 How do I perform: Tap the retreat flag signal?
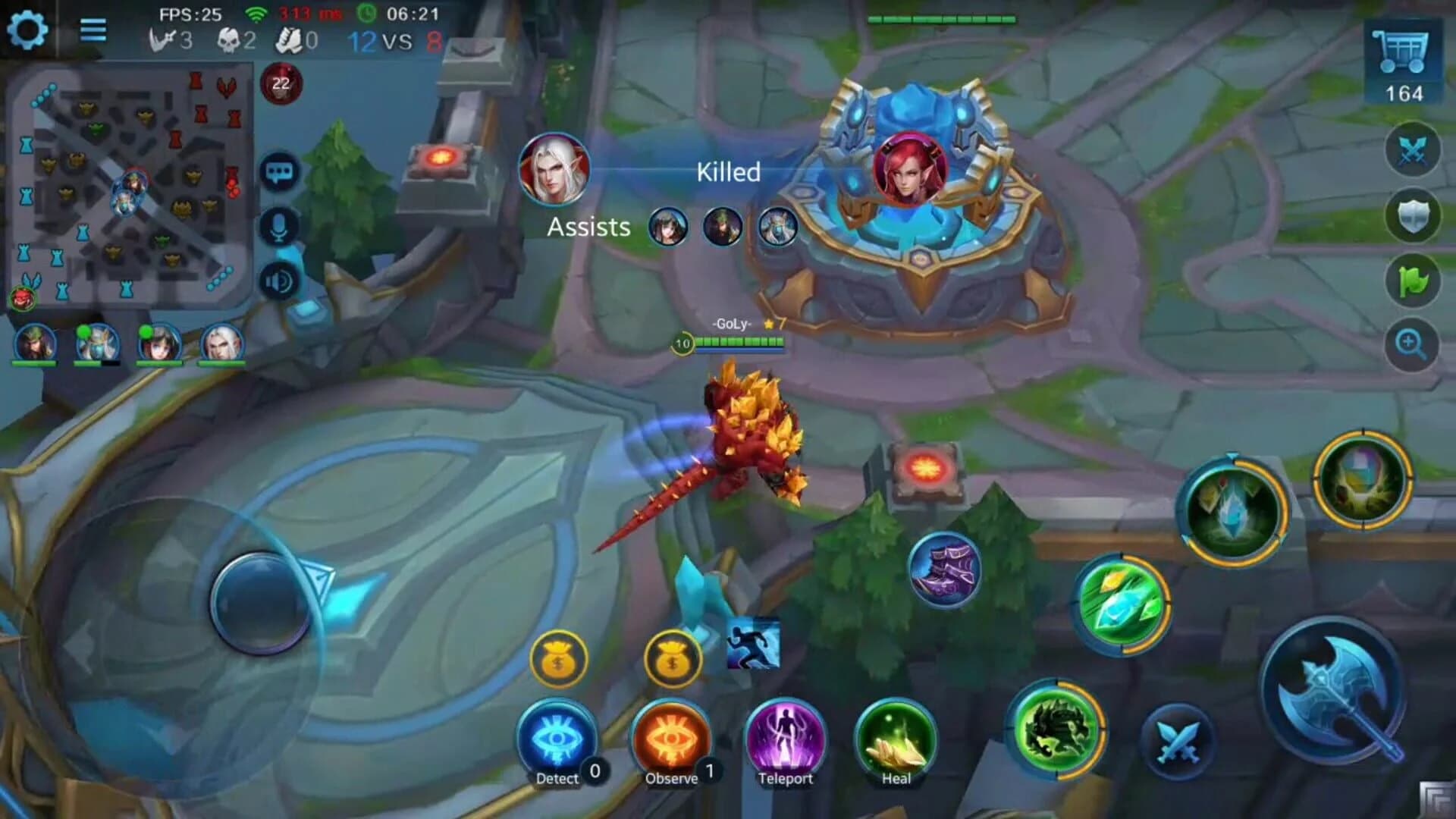[x=1412, y=281]
